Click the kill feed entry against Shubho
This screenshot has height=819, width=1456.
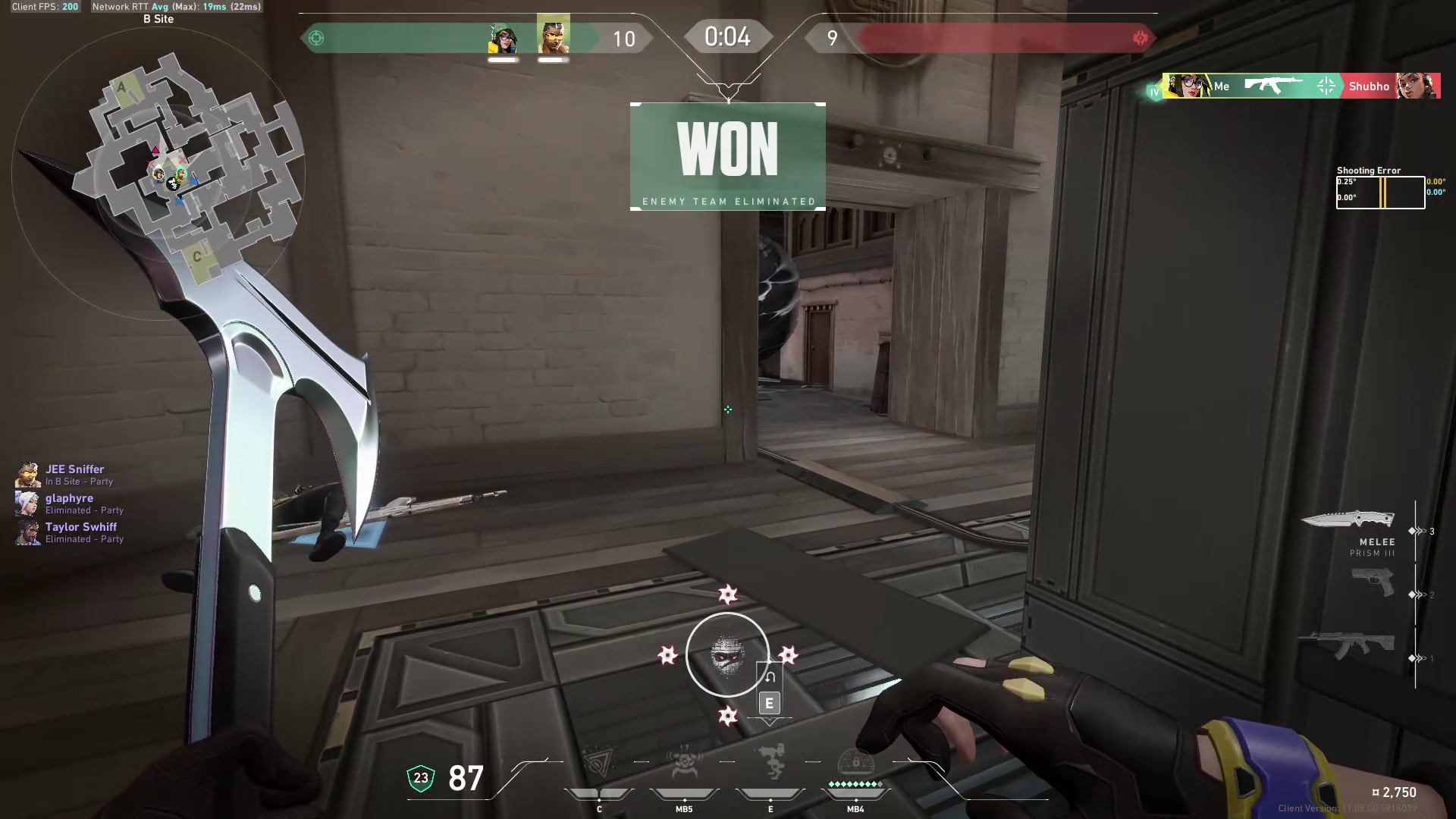(x=1301, y=86)
